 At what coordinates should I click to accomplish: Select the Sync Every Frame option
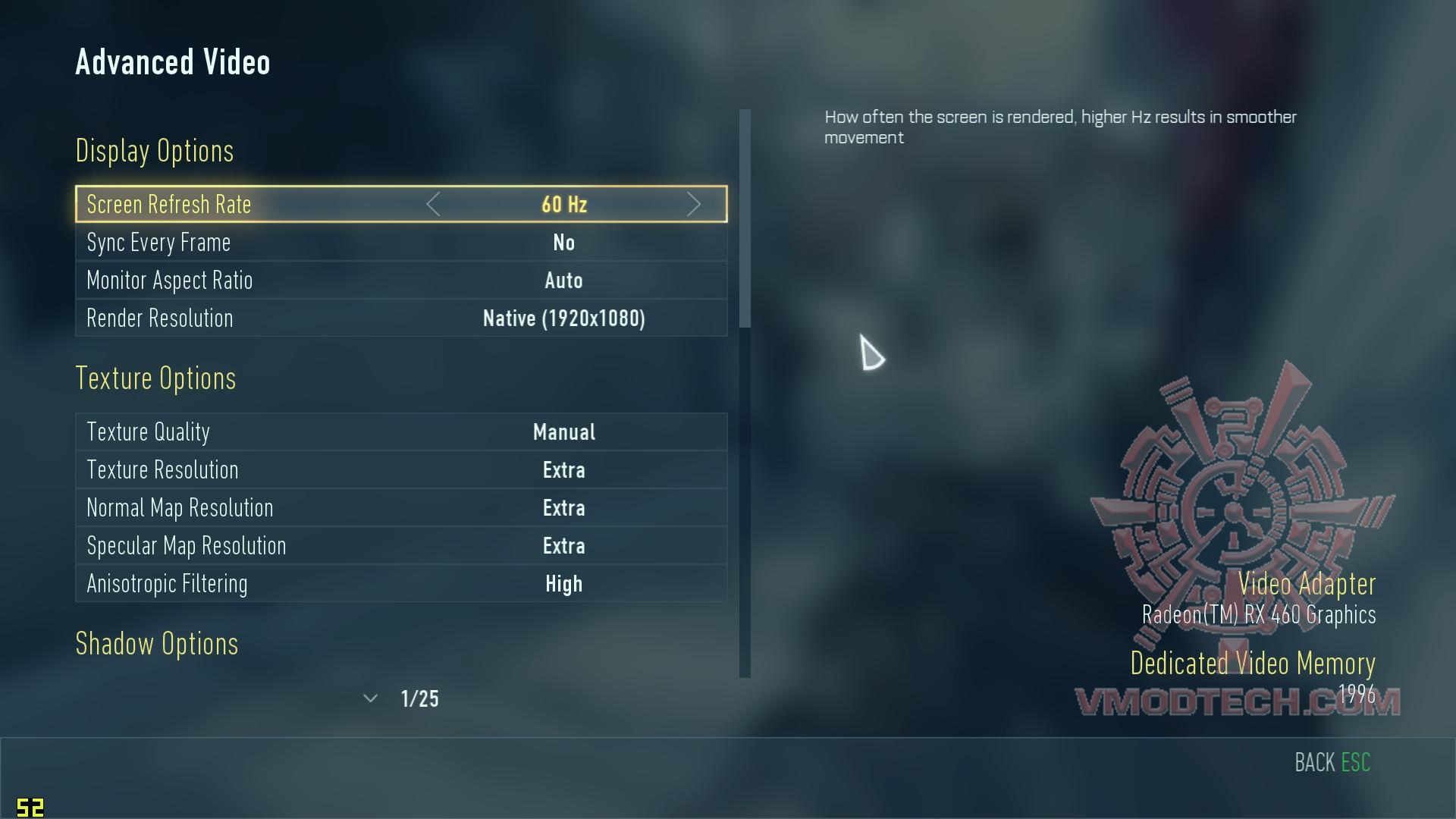tap(400, 243)
